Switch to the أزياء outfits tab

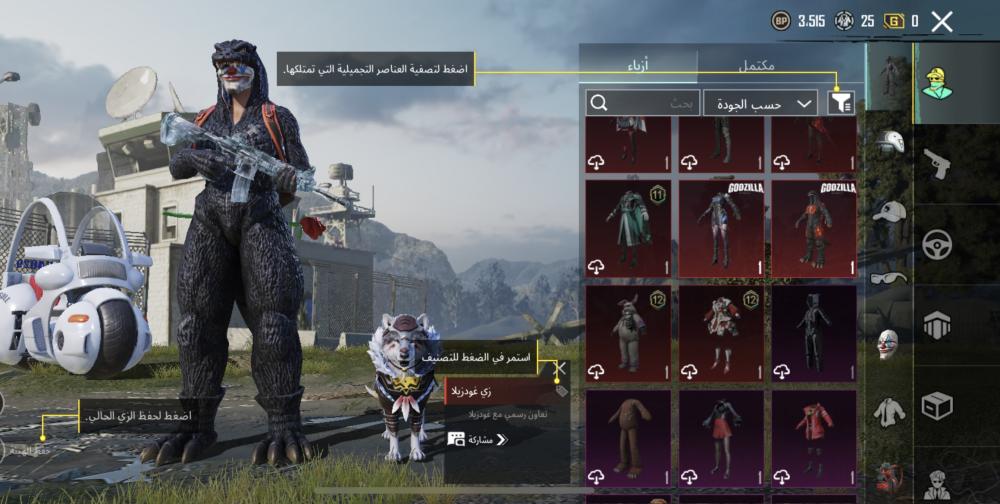[638, 65]
